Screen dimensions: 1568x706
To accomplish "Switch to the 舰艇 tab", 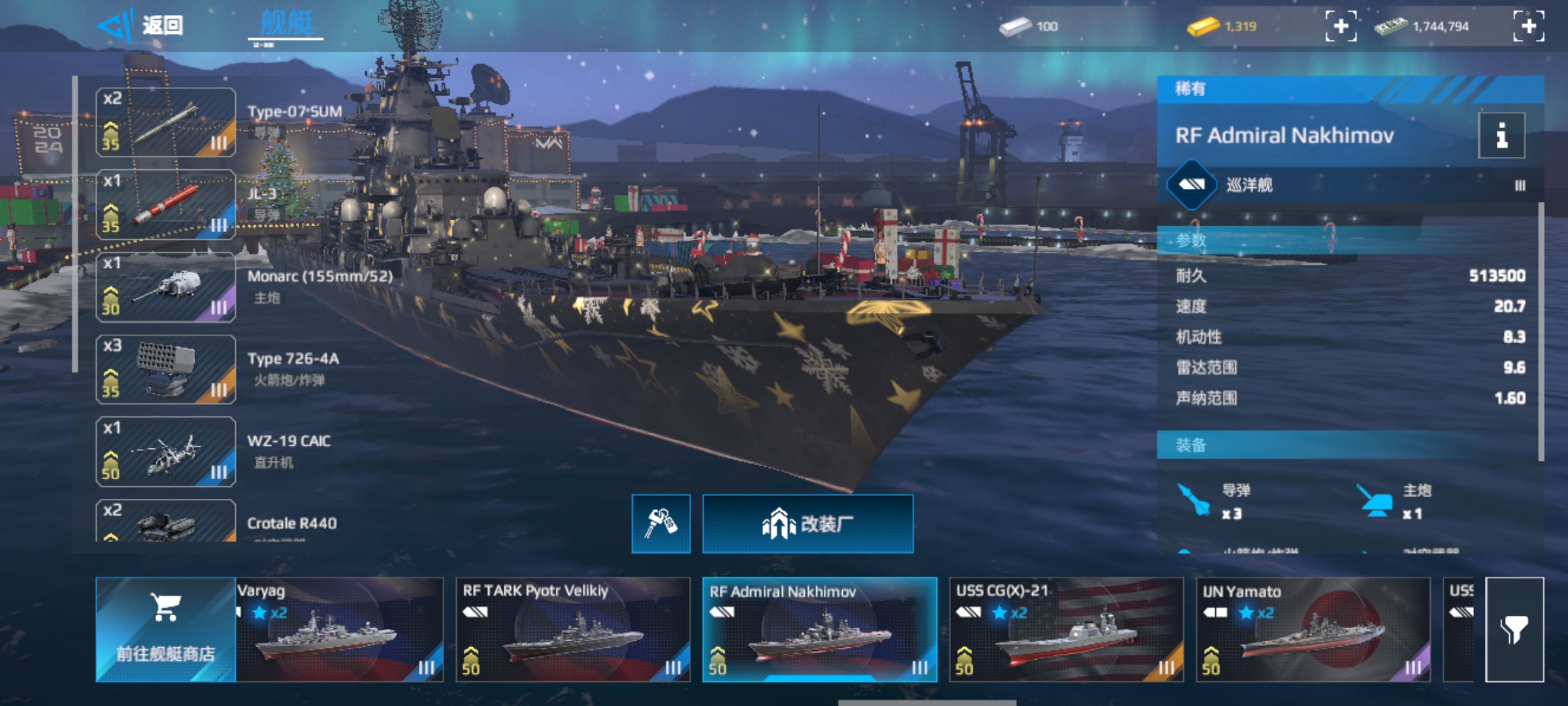I will pyautogui.click(x=286, y=25).
